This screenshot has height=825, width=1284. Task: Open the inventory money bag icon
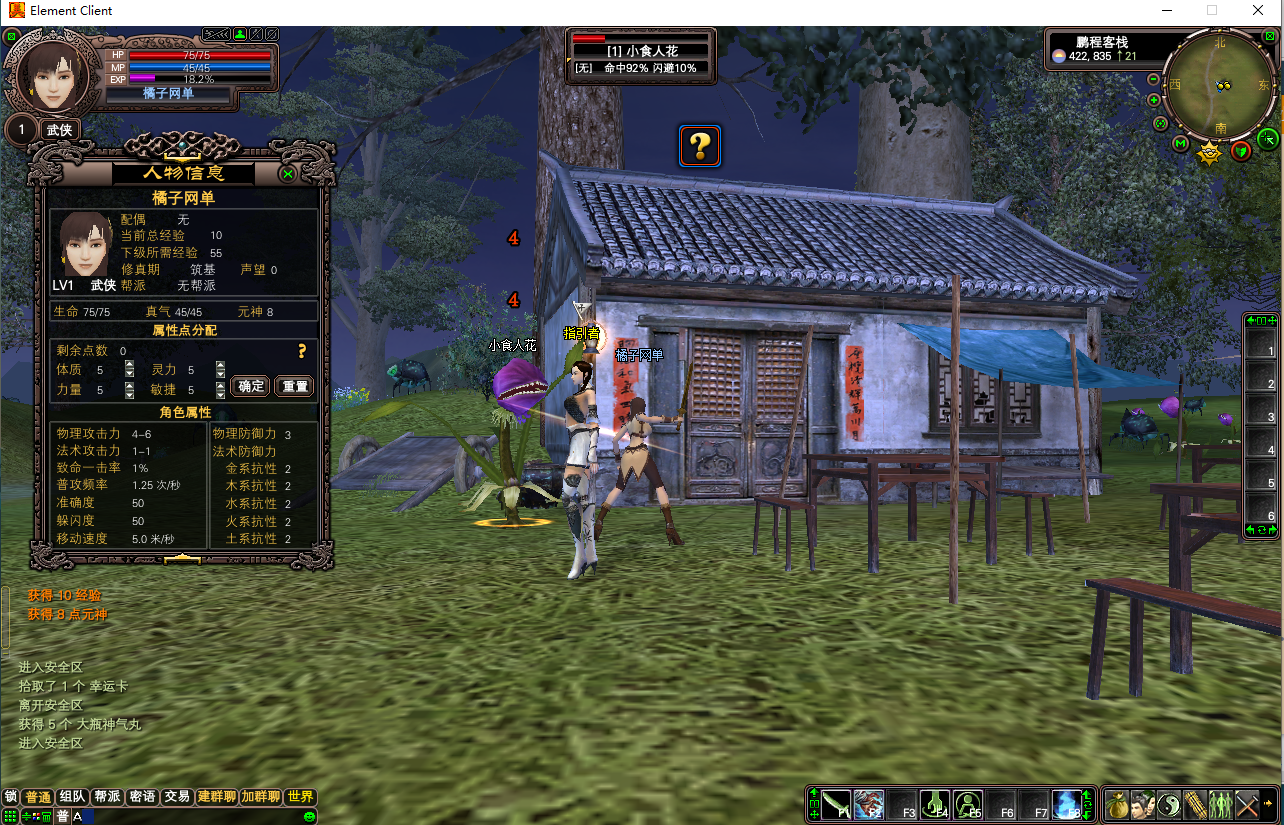(1119, 804)
